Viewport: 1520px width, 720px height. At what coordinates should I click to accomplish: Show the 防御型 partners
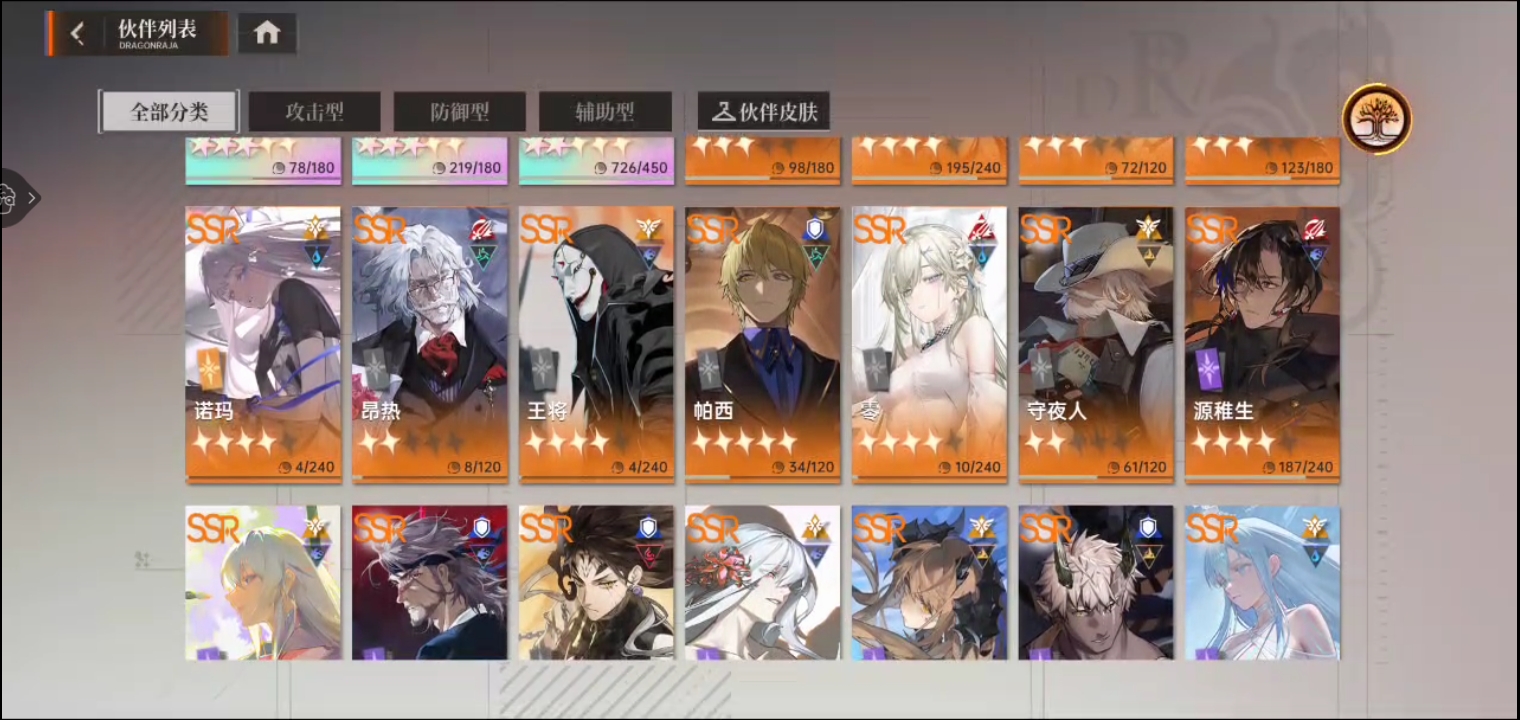pos(459,112)
